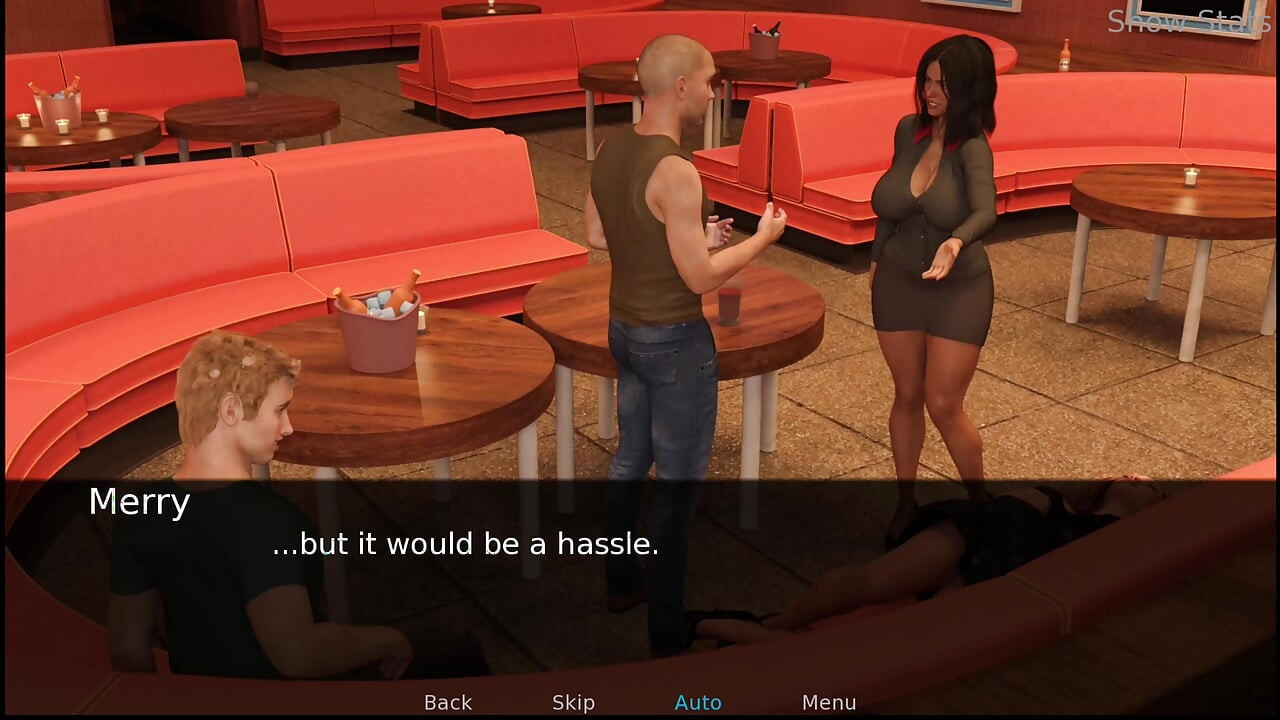Toggle Auto dialogue advance
This screenshot has width=1280, height=720.
coord(698,703)
